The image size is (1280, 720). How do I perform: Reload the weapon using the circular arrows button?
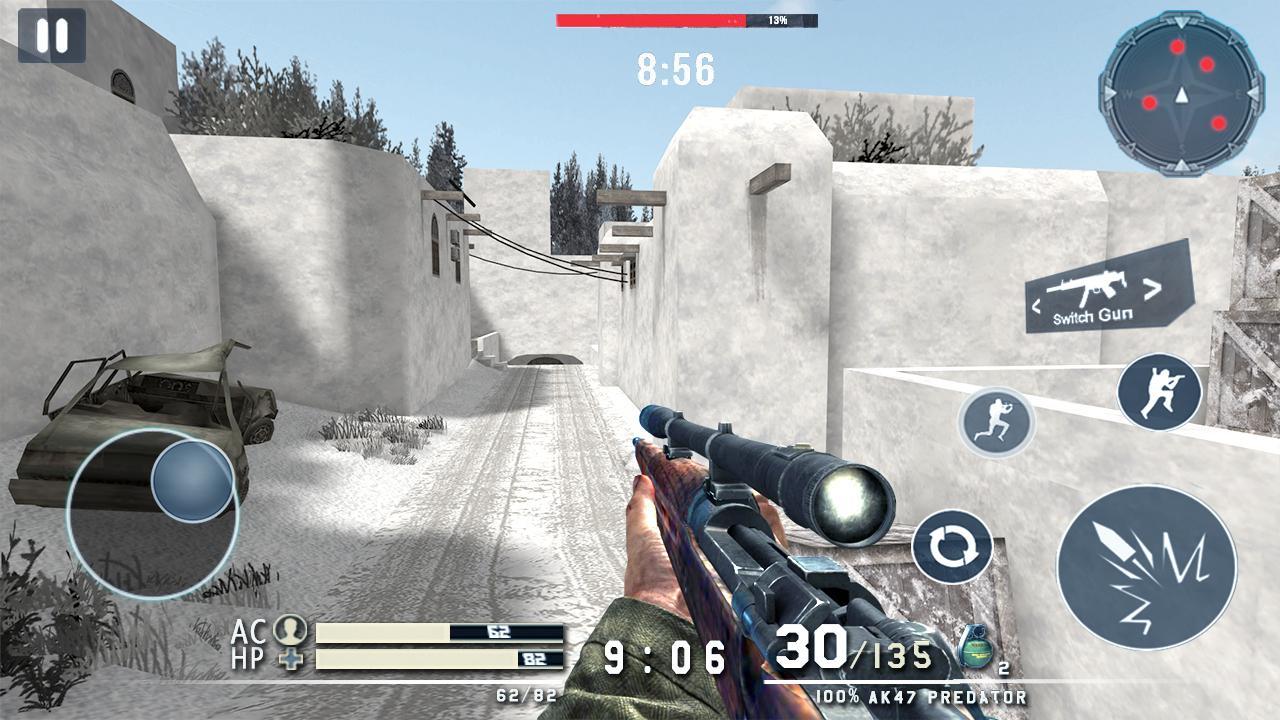click(x=952, y=547)
